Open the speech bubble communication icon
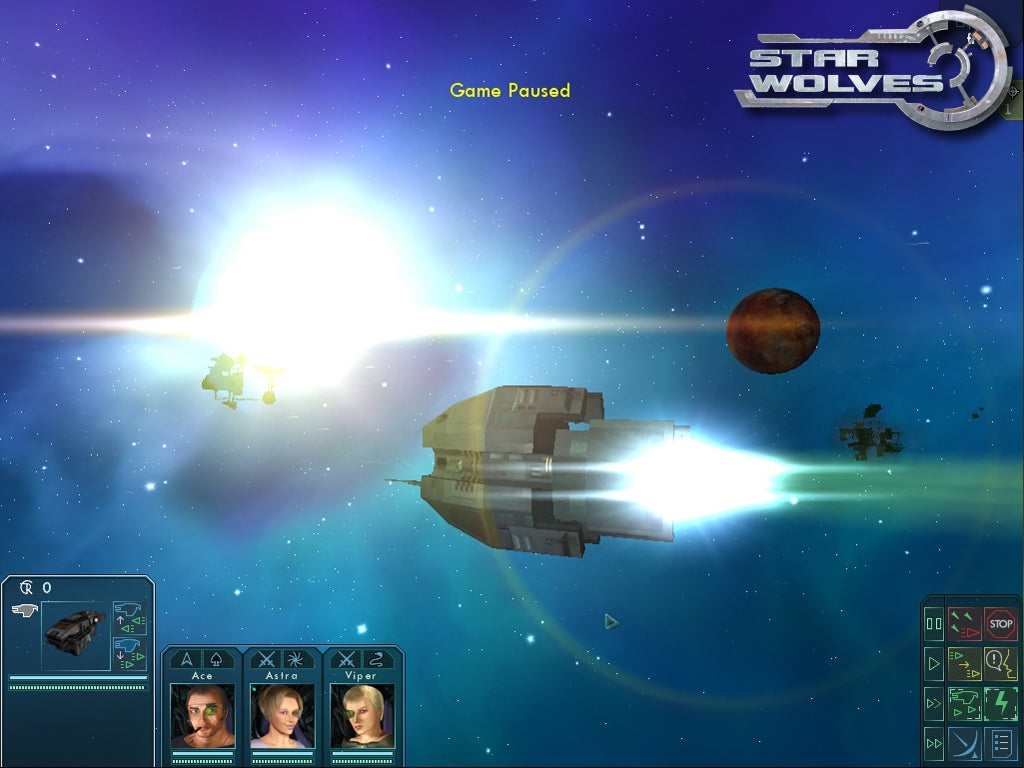Image resolution: width=1024 pixels, height=768 pixels. [x=1001, y=663]
